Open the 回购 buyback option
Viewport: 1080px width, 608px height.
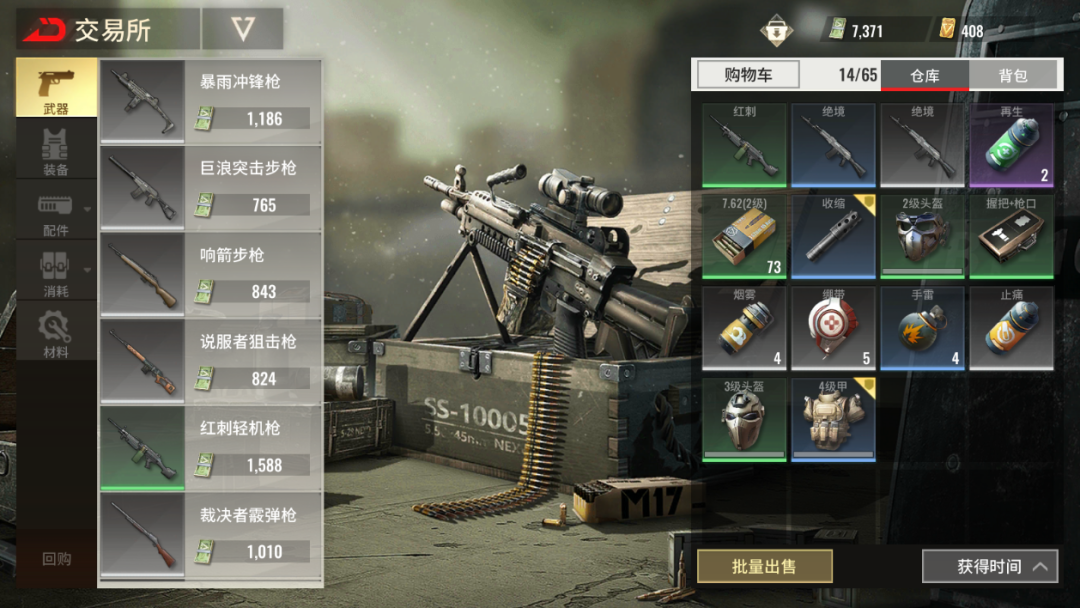click(x=56, y=559)
